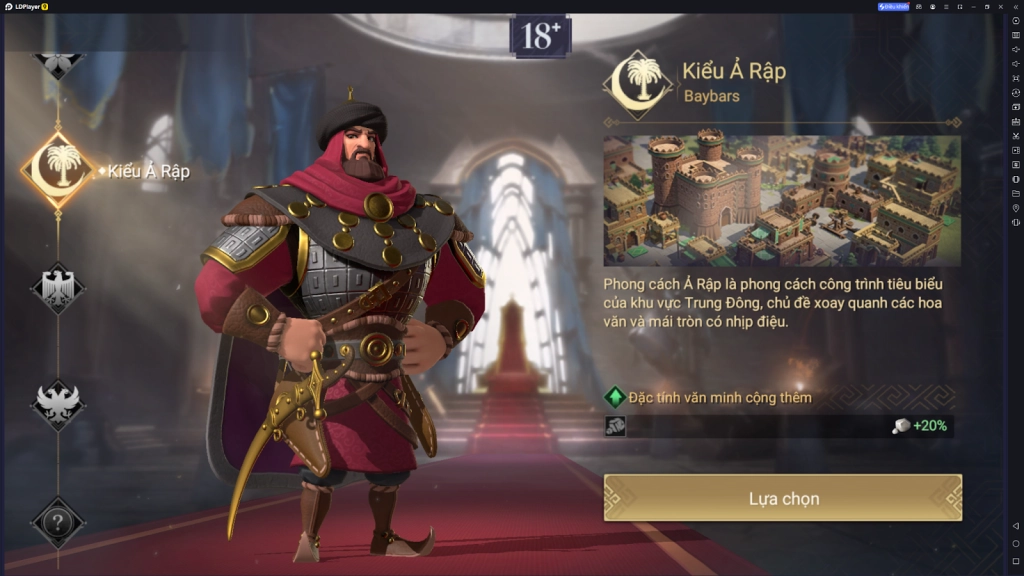This screenshot has height=576, width=1024.
Task: Open the Arabic city preview image
Action: (782, 200)
